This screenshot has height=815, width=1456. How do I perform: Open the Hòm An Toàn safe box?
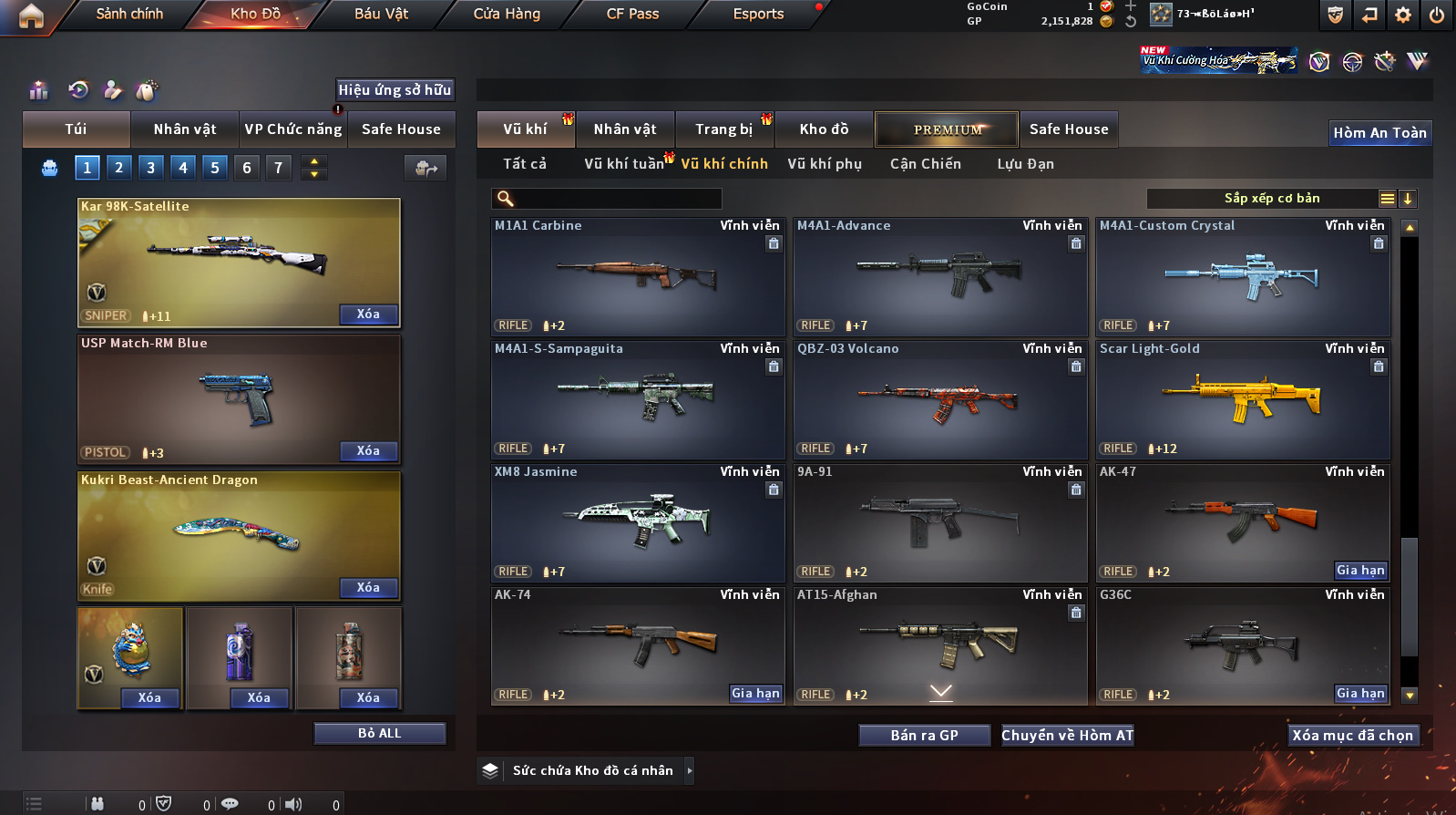pyautogui.click(x=1379, y=133)
